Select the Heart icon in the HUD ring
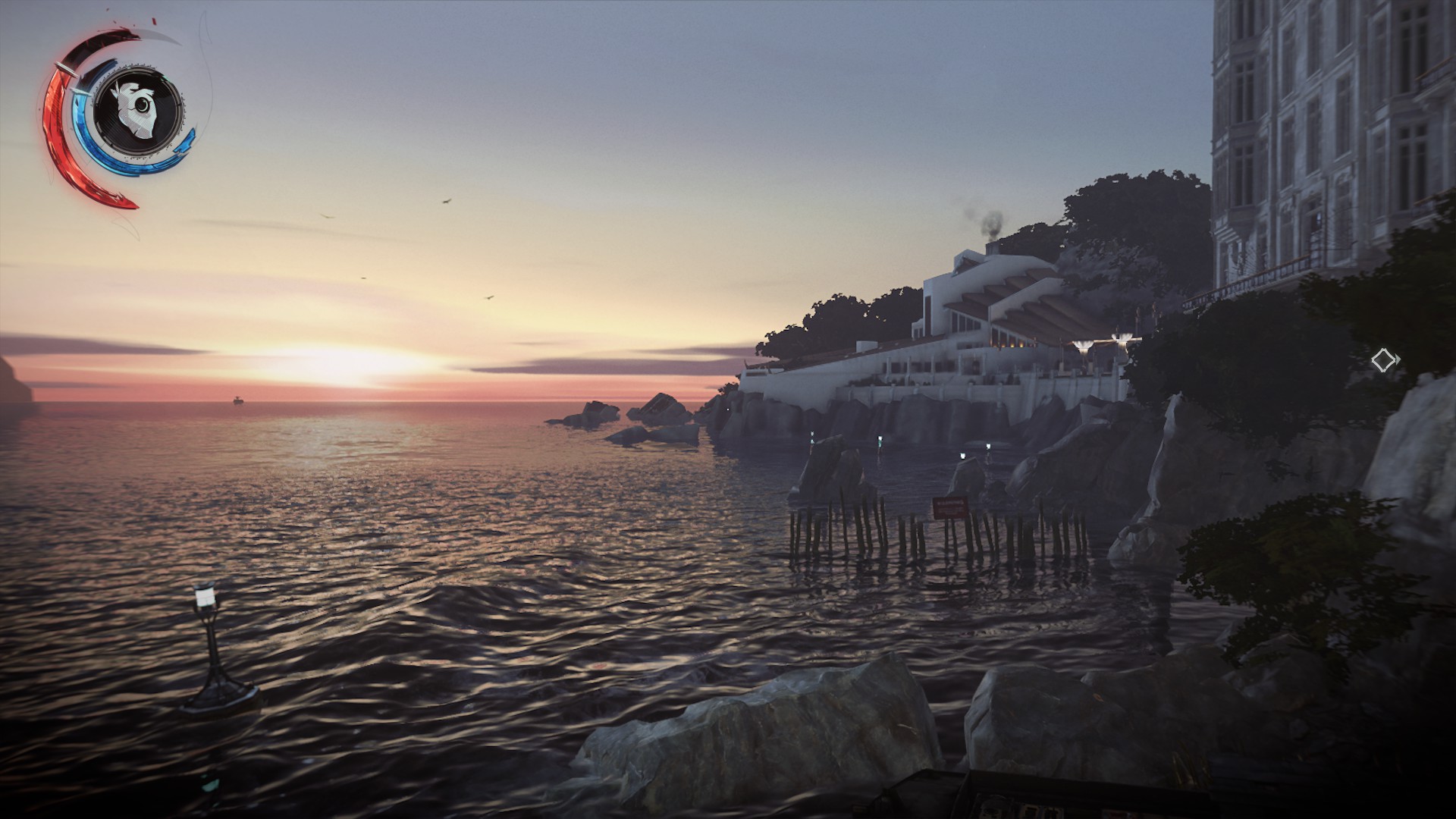 pos(137,106)
